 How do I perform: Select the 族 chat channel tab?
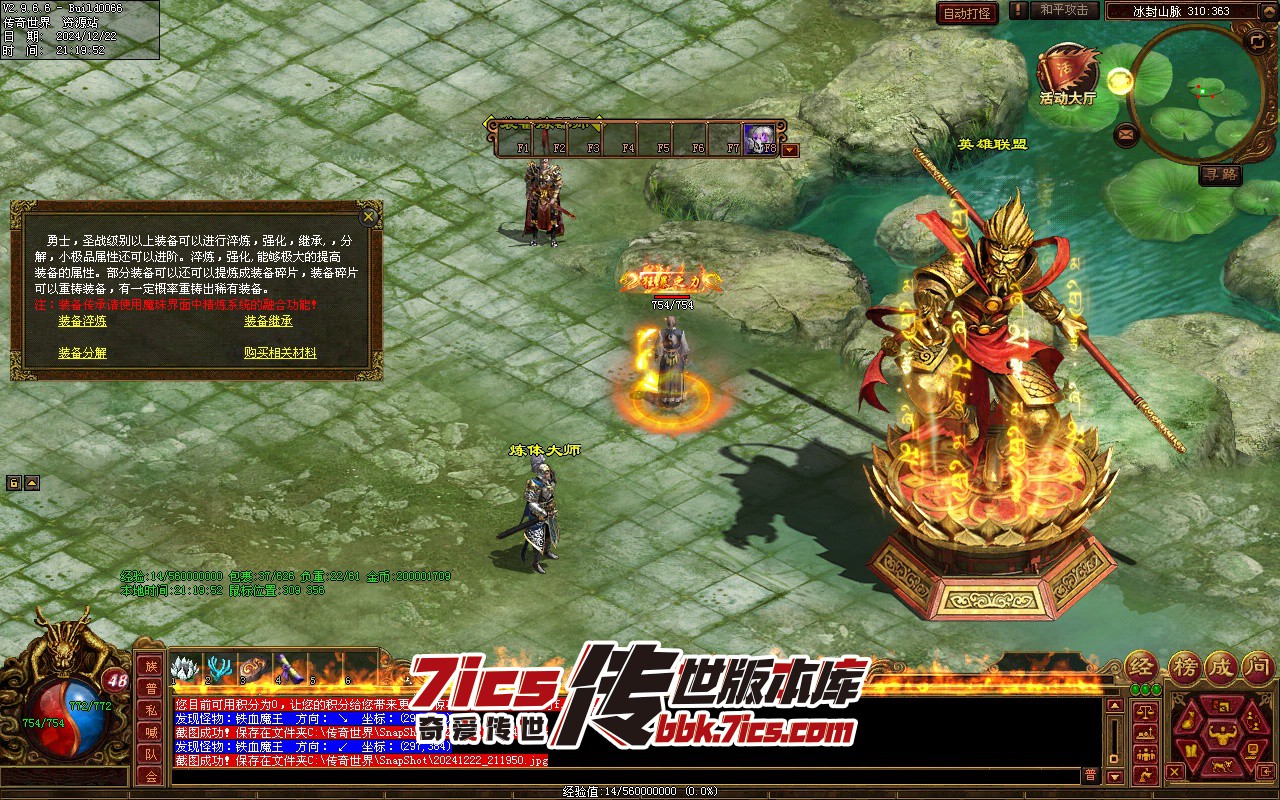coord(151,666)
